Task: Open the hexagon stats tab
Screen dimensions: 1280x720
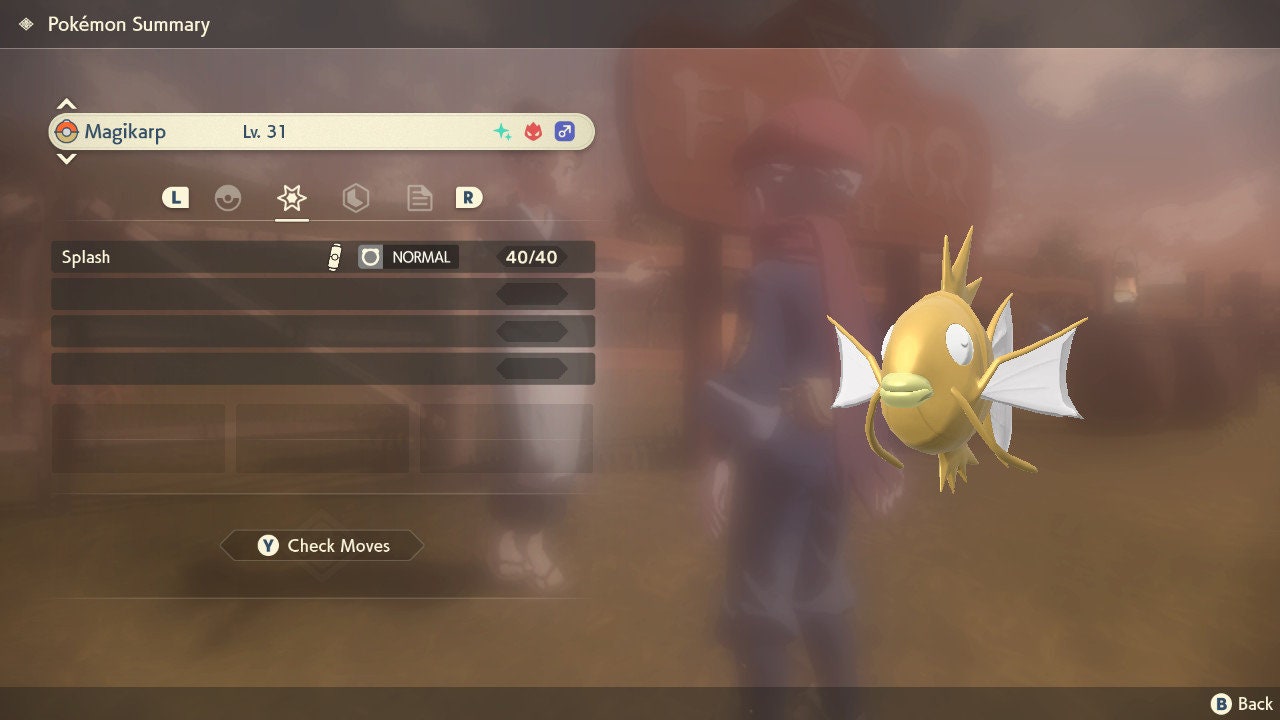Action: point(356,198)
